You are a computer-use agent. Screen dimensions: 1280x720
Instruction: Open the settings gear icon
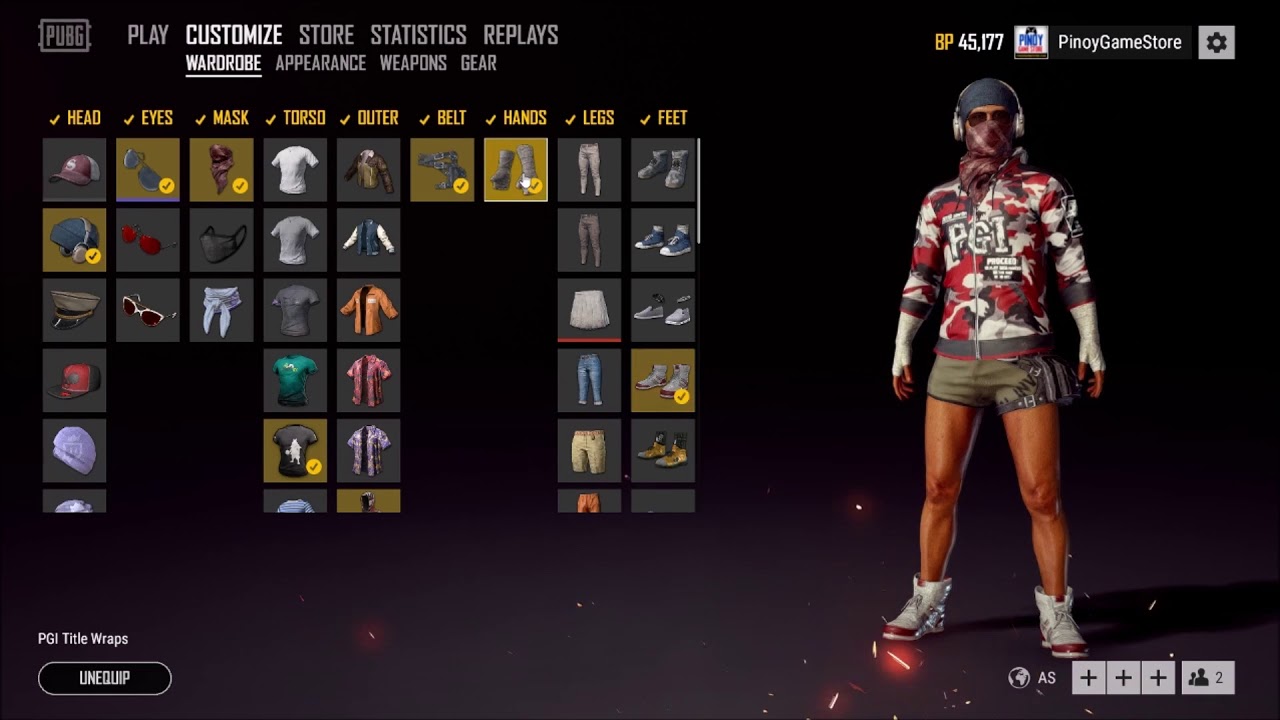pyautogui.click(x=1216, y=42)
